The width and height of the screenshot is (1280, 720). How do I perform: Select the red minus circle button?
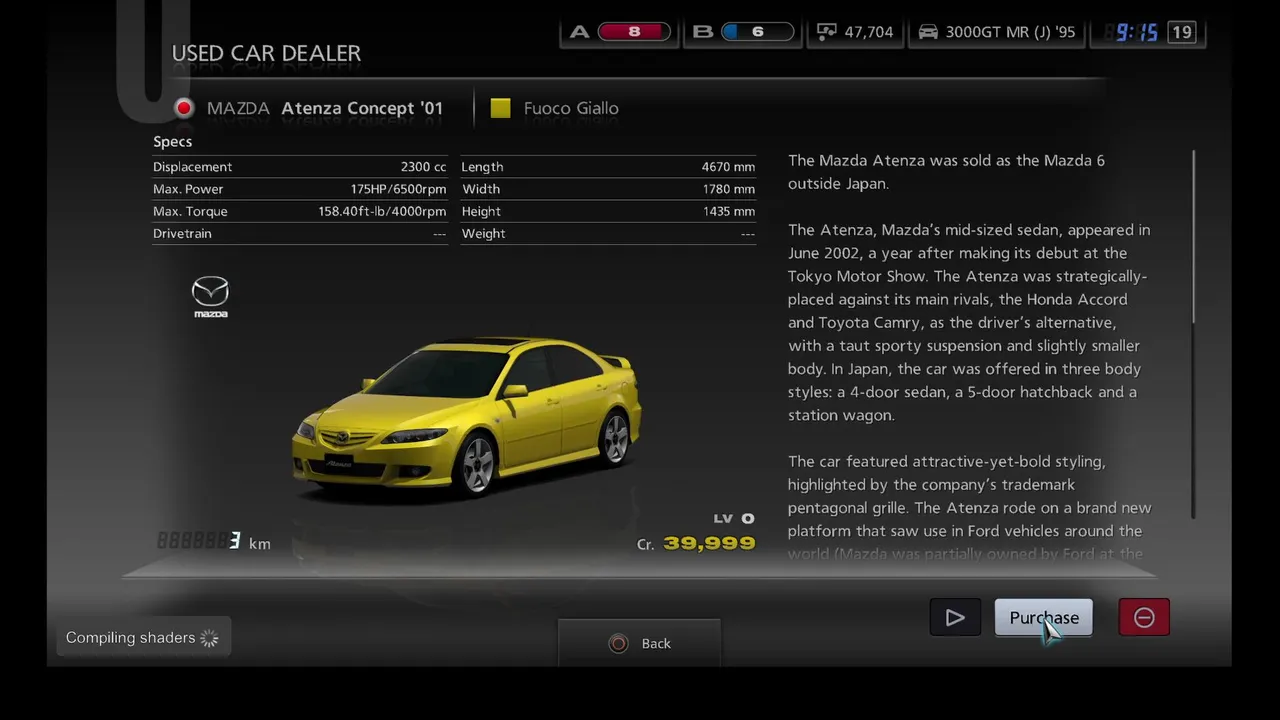tap(1144, 618)
